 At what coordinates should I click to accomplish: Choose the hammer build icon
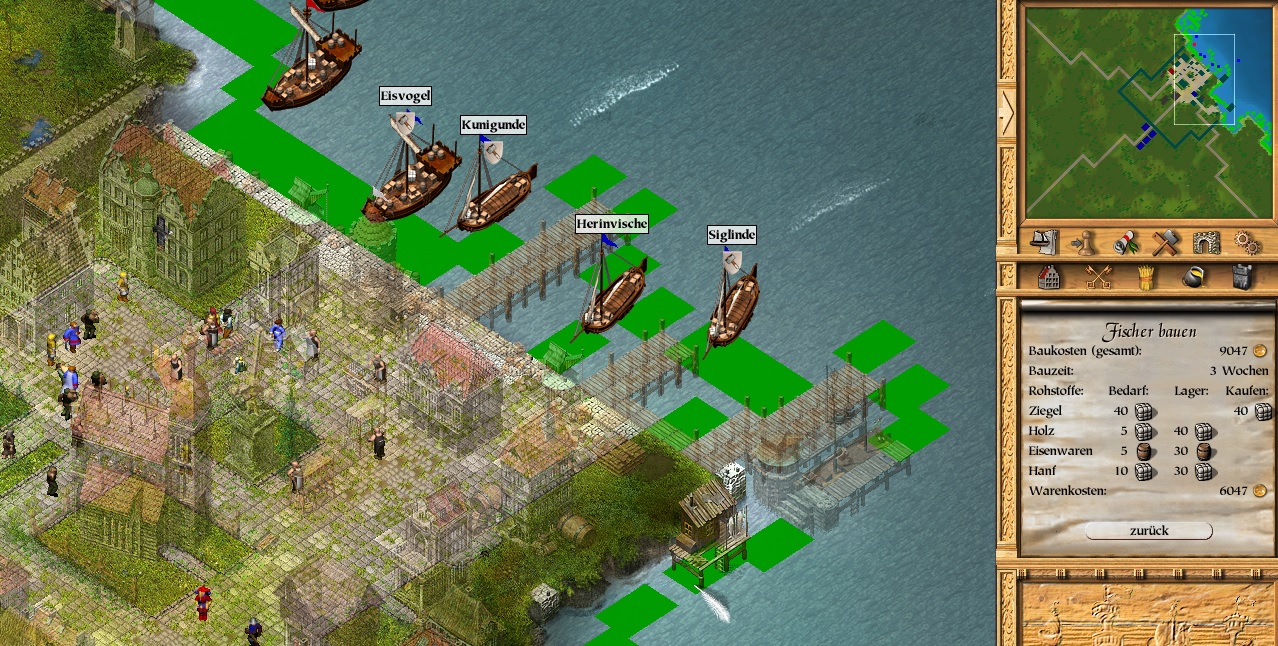[x=1165, y=242]
